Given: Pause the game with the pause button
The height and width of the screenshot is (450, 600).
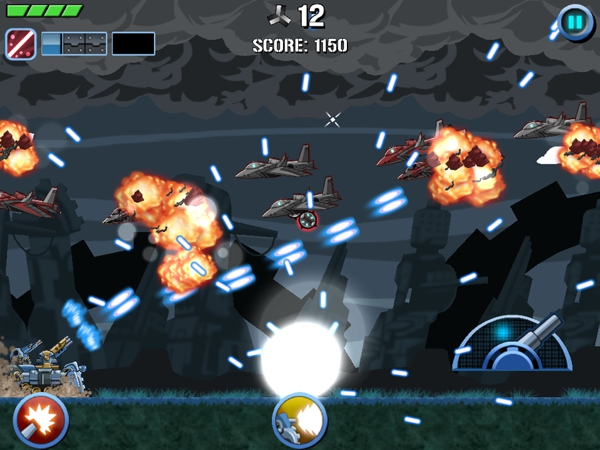Looking at the screenshot, I should click(x=575, y=22).
